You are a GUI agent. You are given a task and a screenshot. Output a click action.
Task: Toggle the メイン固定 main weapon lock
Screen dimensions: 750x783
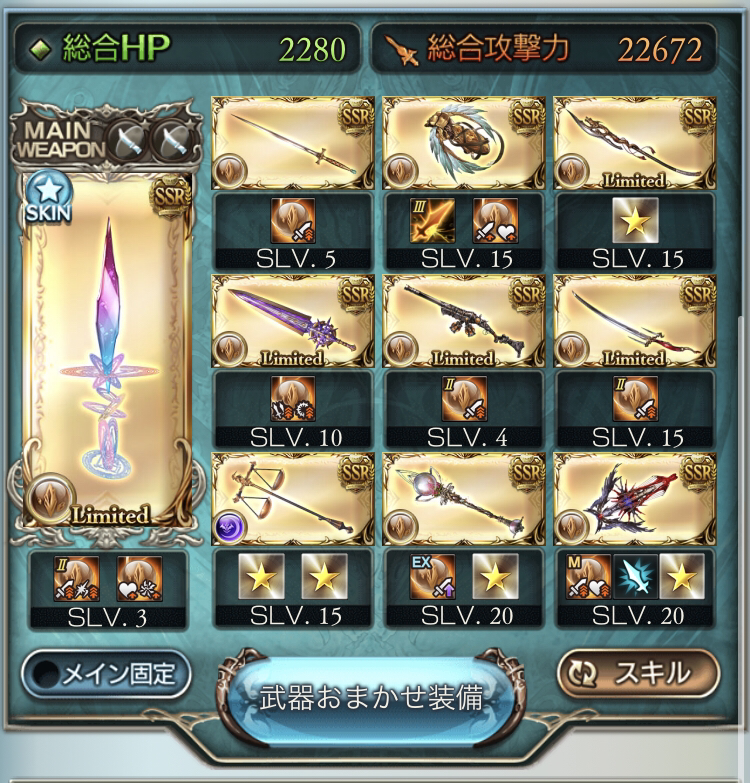coord(106,674)
